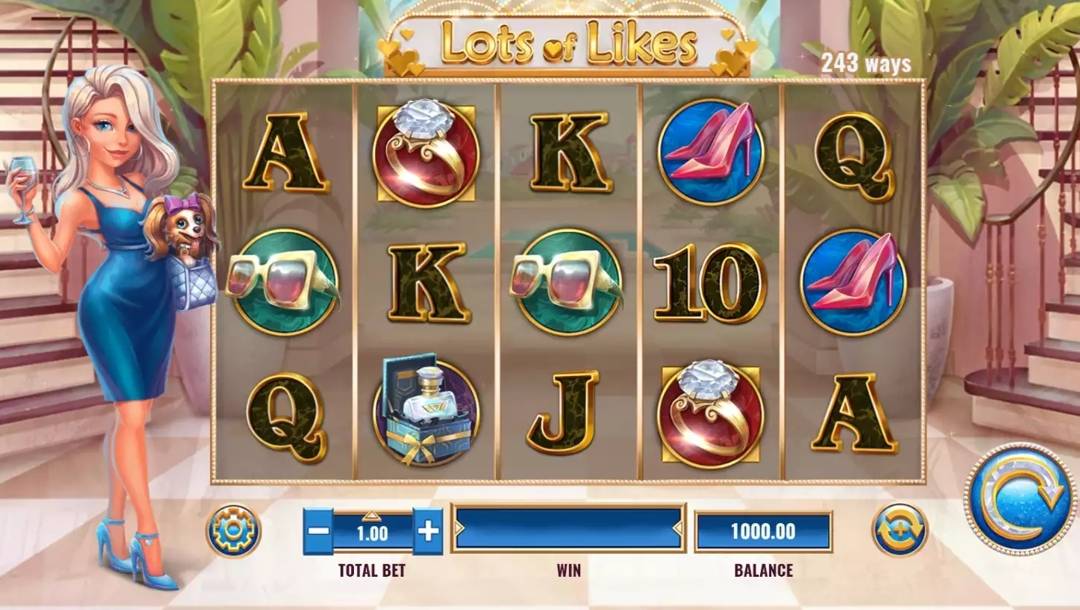This screenshot has height=610, width=1080.
Task: Increase total bet with the plus button
Action: coord(427,531)
